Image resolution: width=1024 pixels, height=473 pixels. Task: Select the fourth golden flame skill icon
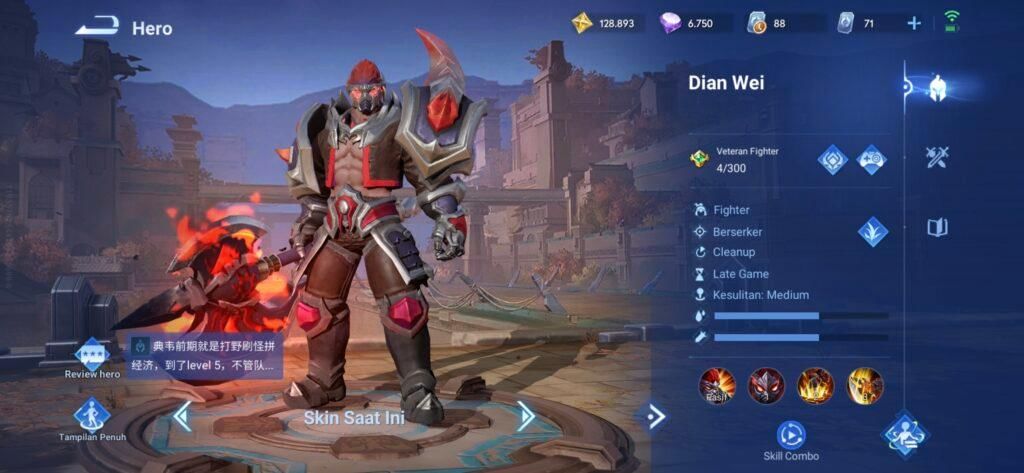(865, 385)
